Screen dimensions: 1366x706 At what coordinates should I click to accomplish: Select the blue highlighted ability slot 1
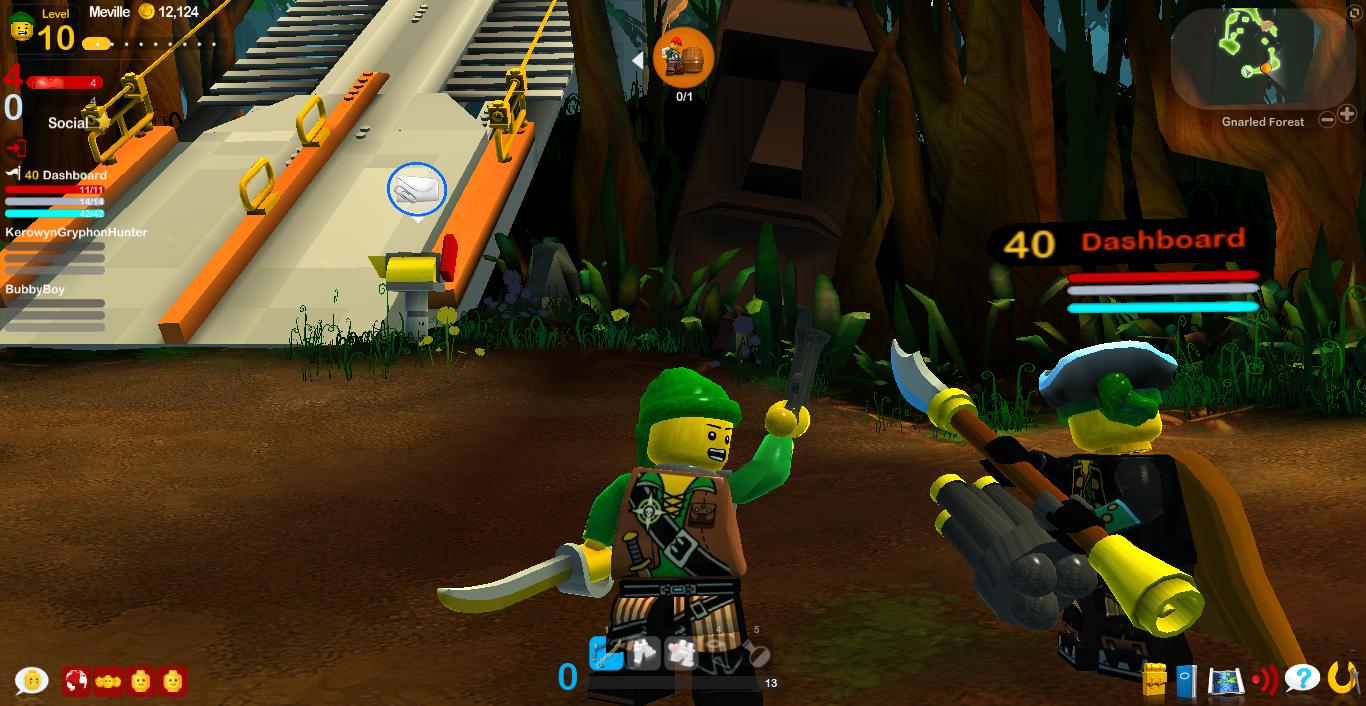pyautogui.click(x=606, y=653)
